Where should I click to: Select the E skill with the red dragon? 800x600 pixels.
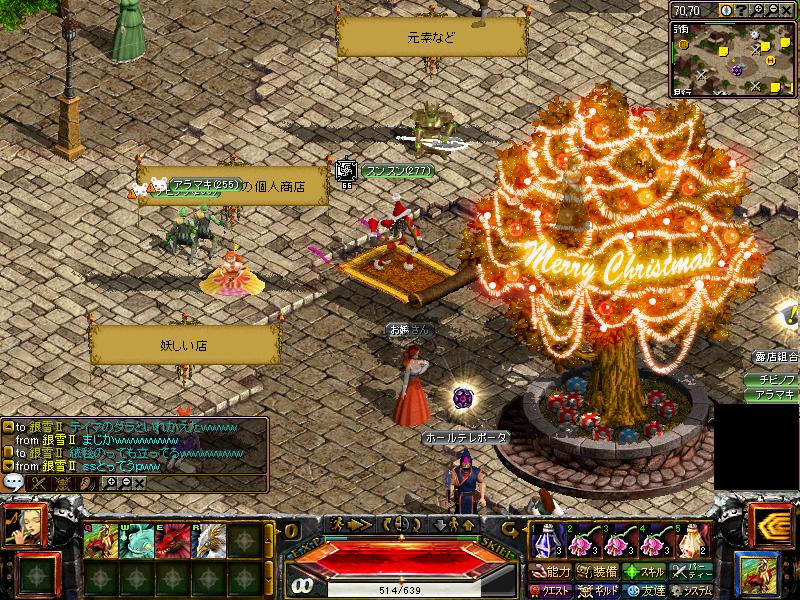tap(171, 541)
